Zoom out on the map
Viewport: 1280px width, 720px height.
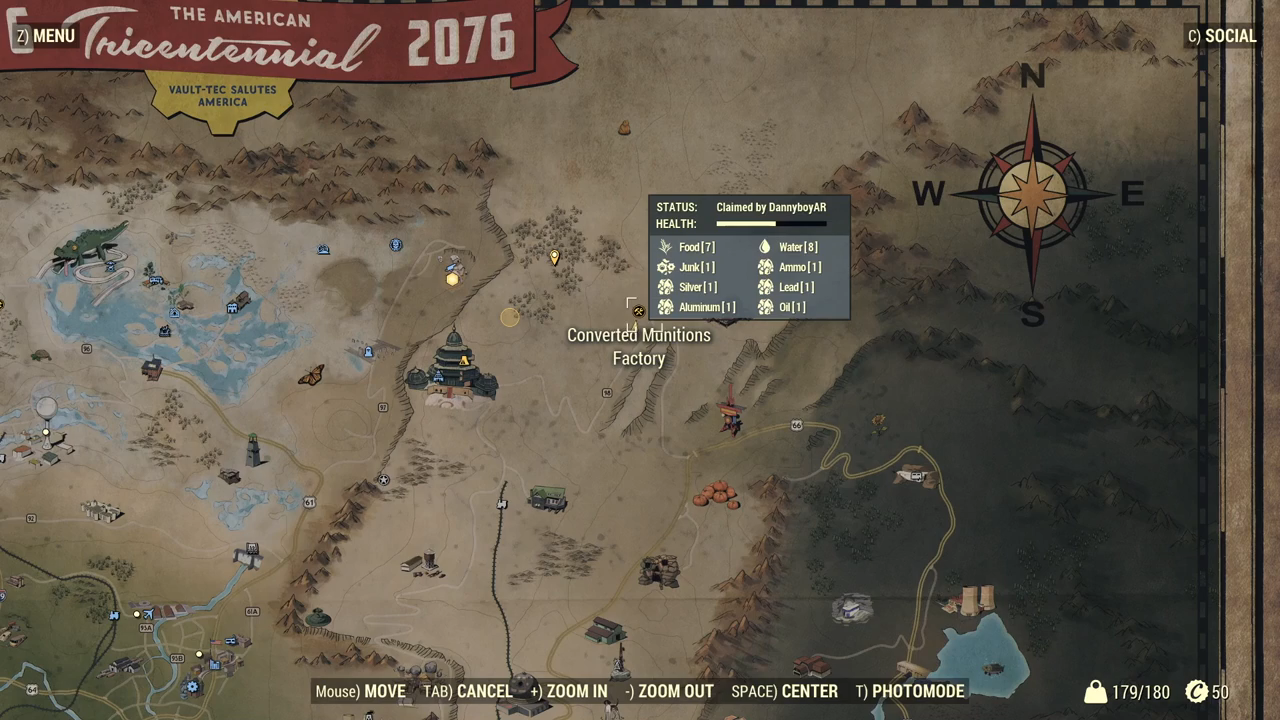point(669,691)
